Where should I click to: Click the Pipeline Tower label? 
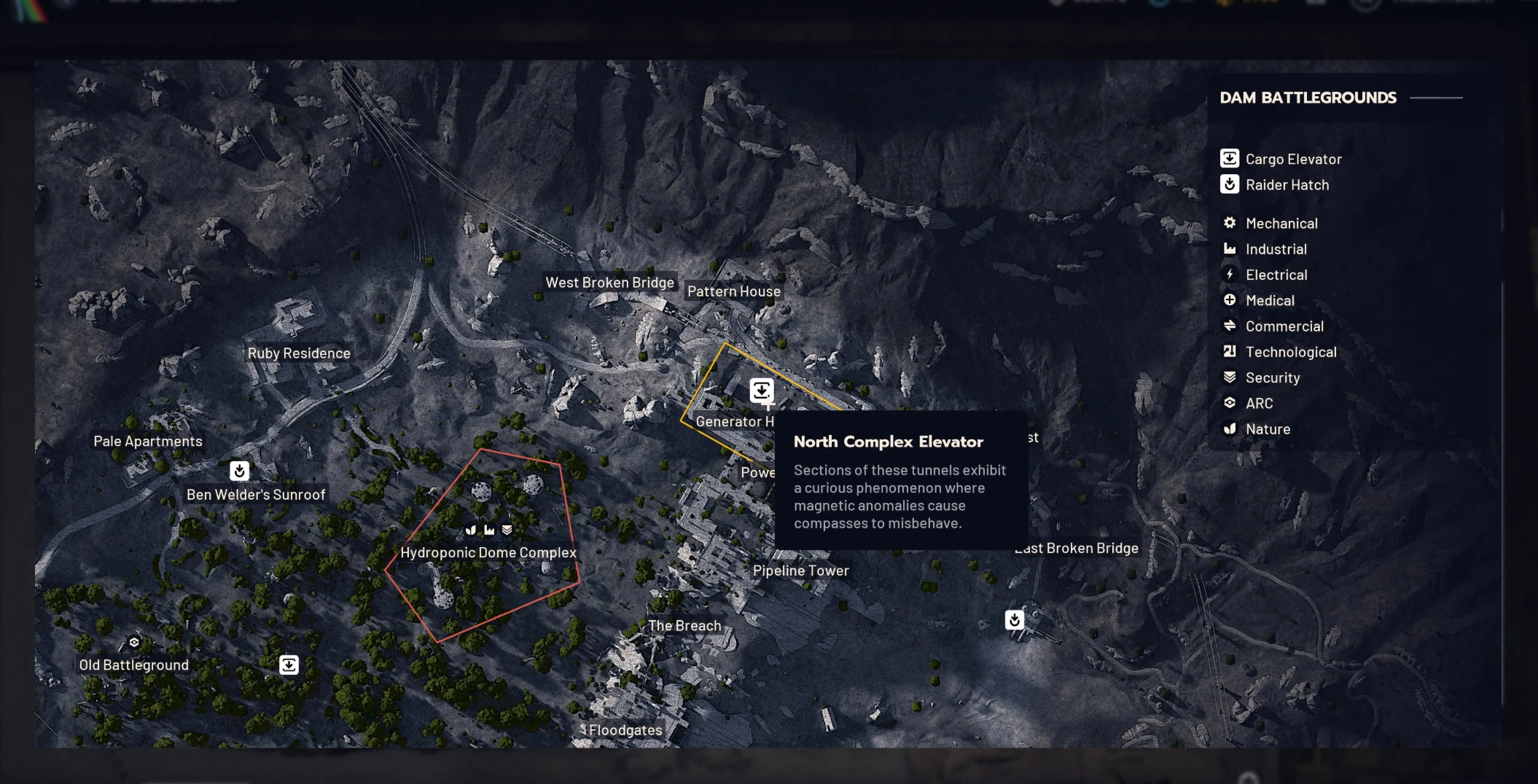pyautogui.click(x=800, y=571)
